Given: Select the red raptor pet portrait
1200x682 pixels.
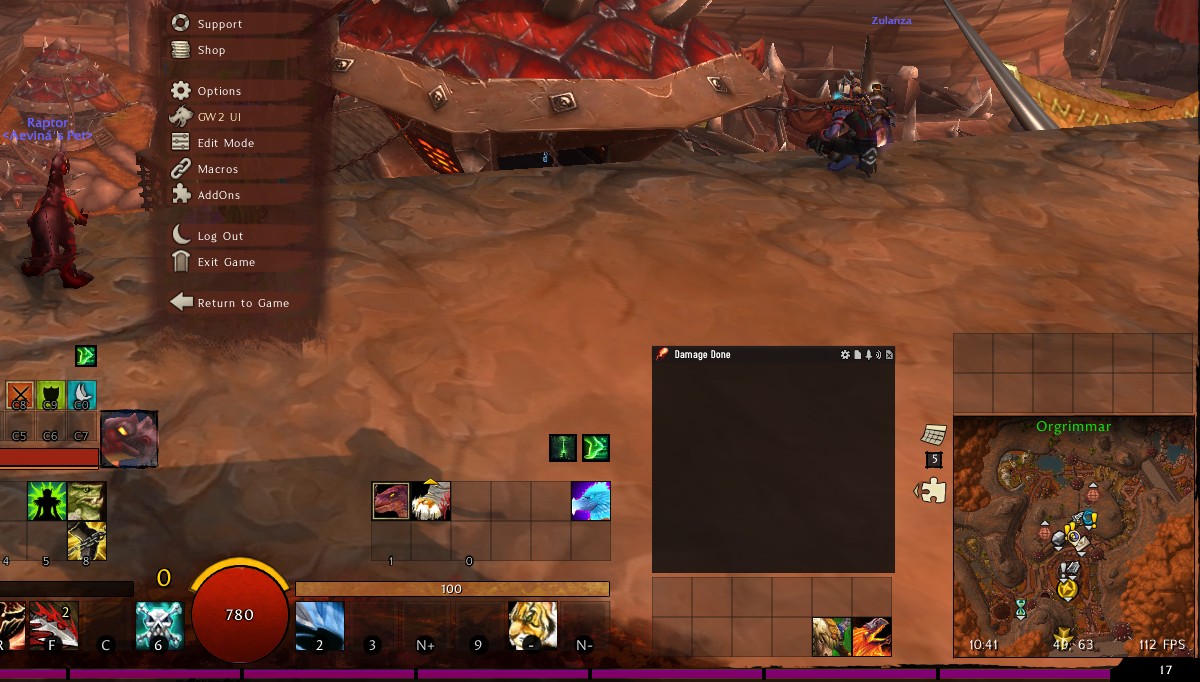Looking at the screenshot, I should [x=129, y=439].
